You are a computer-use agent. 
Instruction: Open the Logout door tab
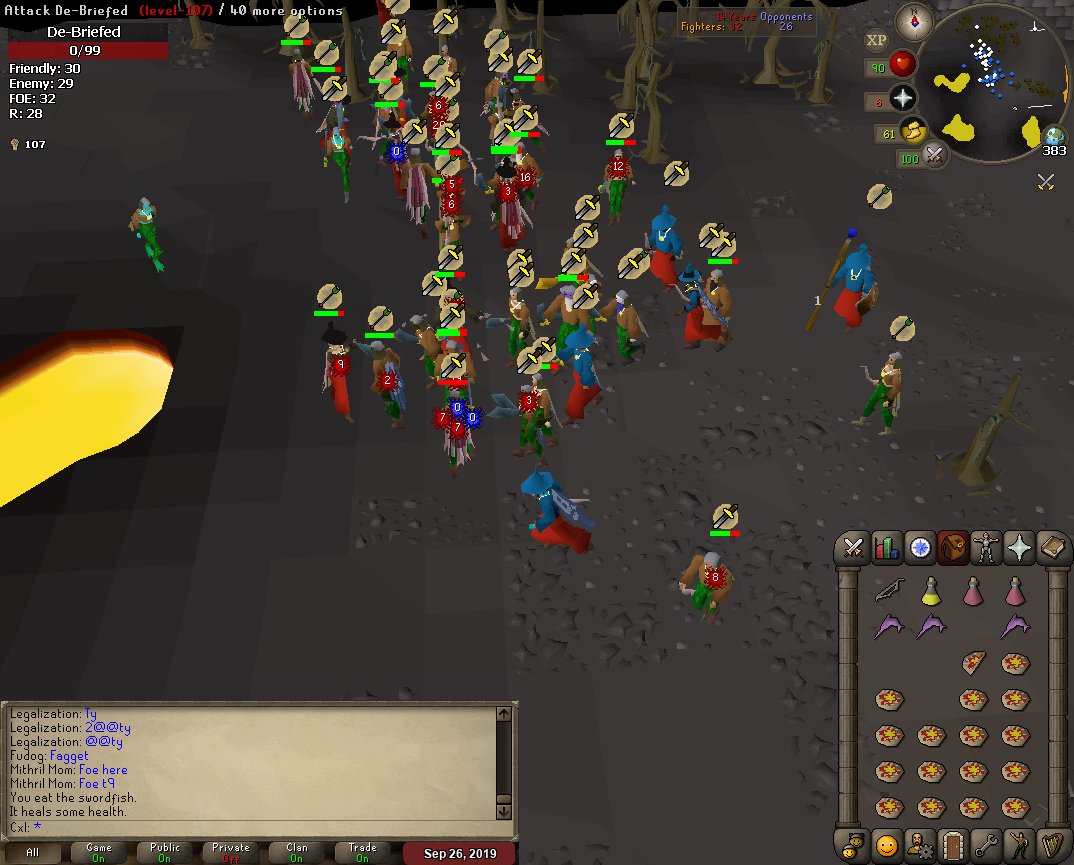[x=952, y=844]
